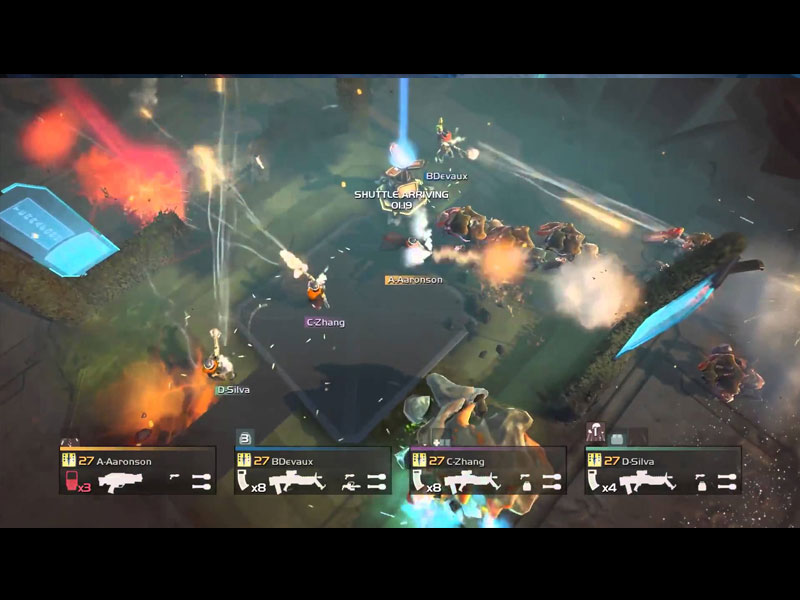The height and width of the screenshot is (600, 800).
Task: Click the numbered badge above BDevaux's panel
Action: (x=244, y=436)
